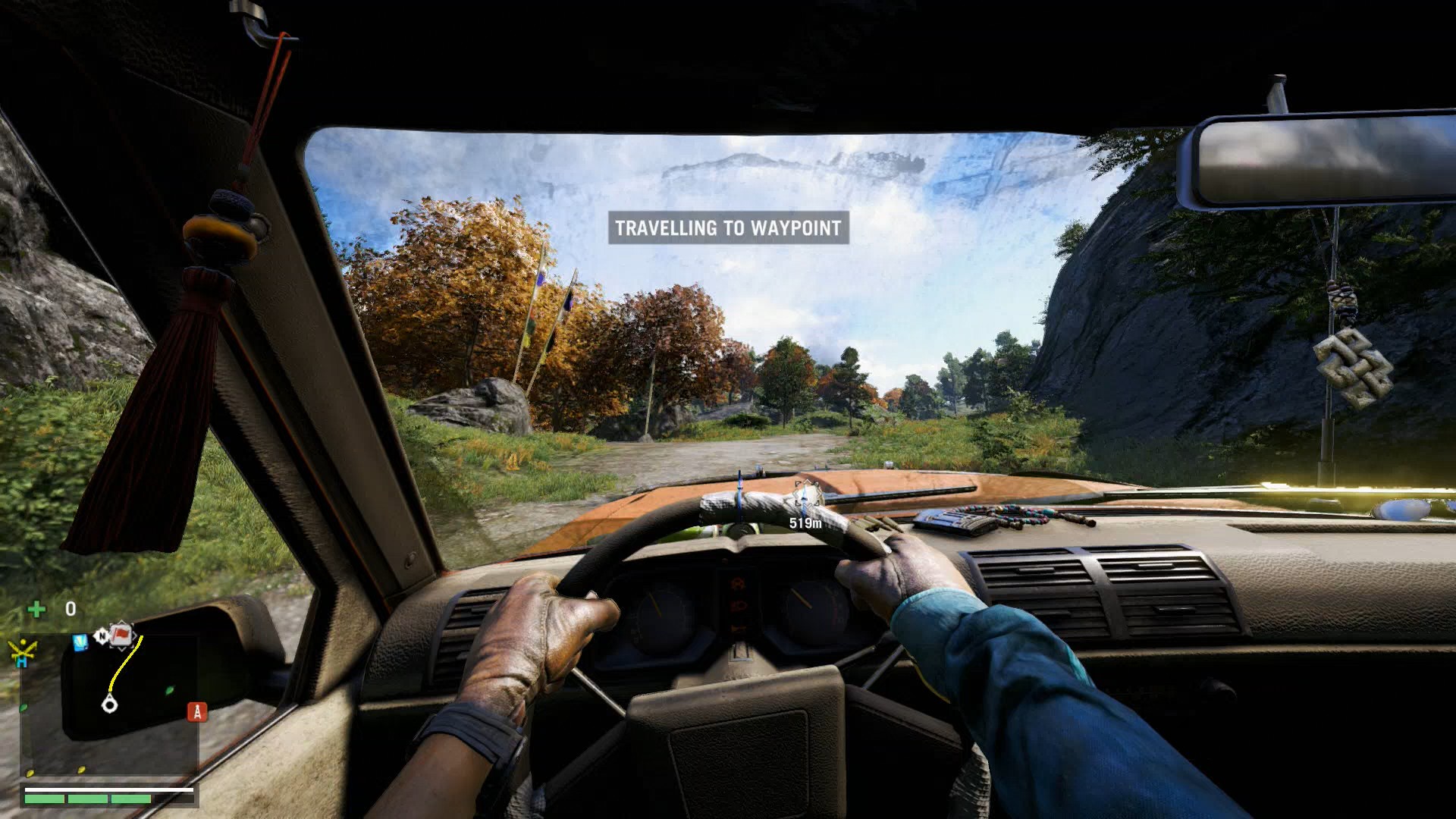The image size is (1456, 819).
Task: Click the red bell tower icon on minimap
Action: click(196, 712)
